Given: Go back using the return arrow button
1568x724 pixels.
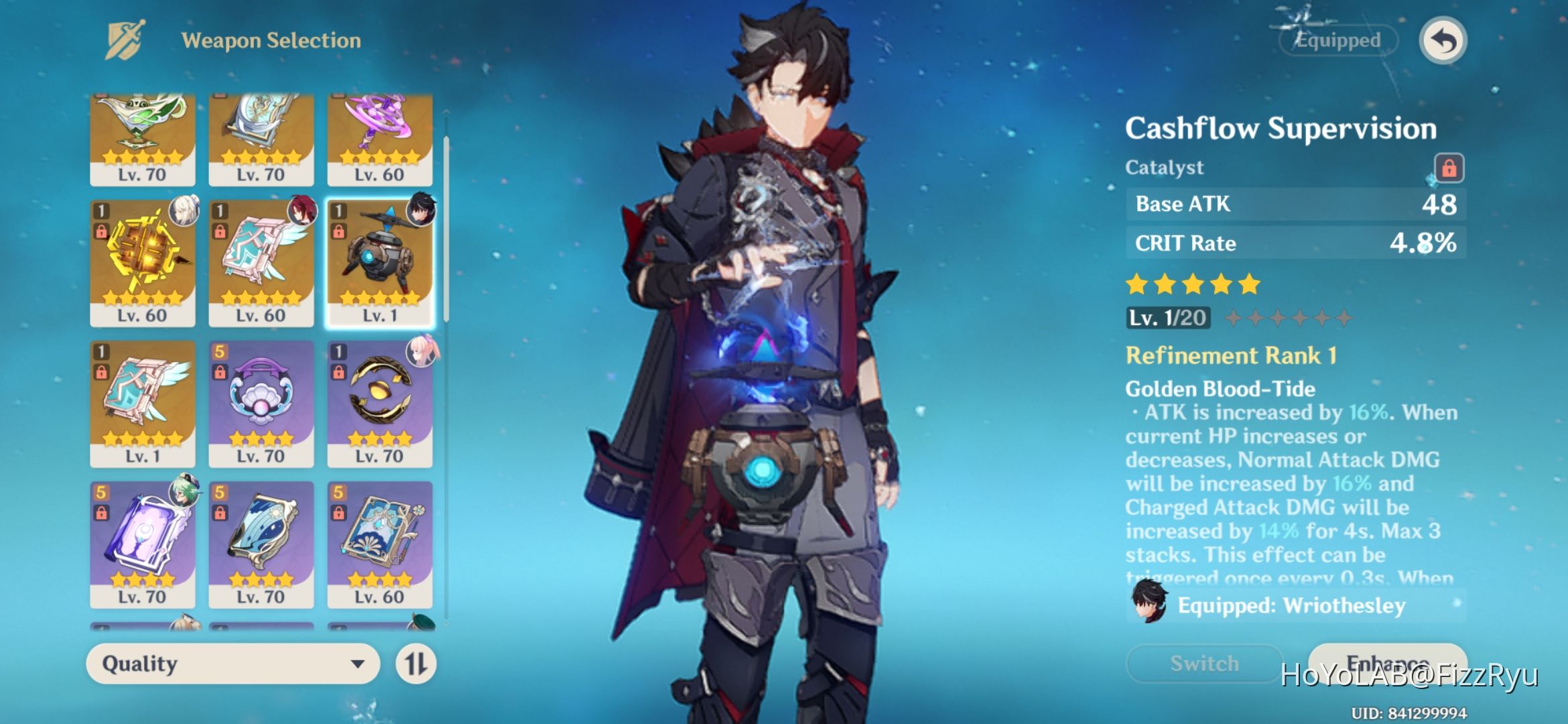Looking at the screenshot, I should click(x=1443, y=41).
